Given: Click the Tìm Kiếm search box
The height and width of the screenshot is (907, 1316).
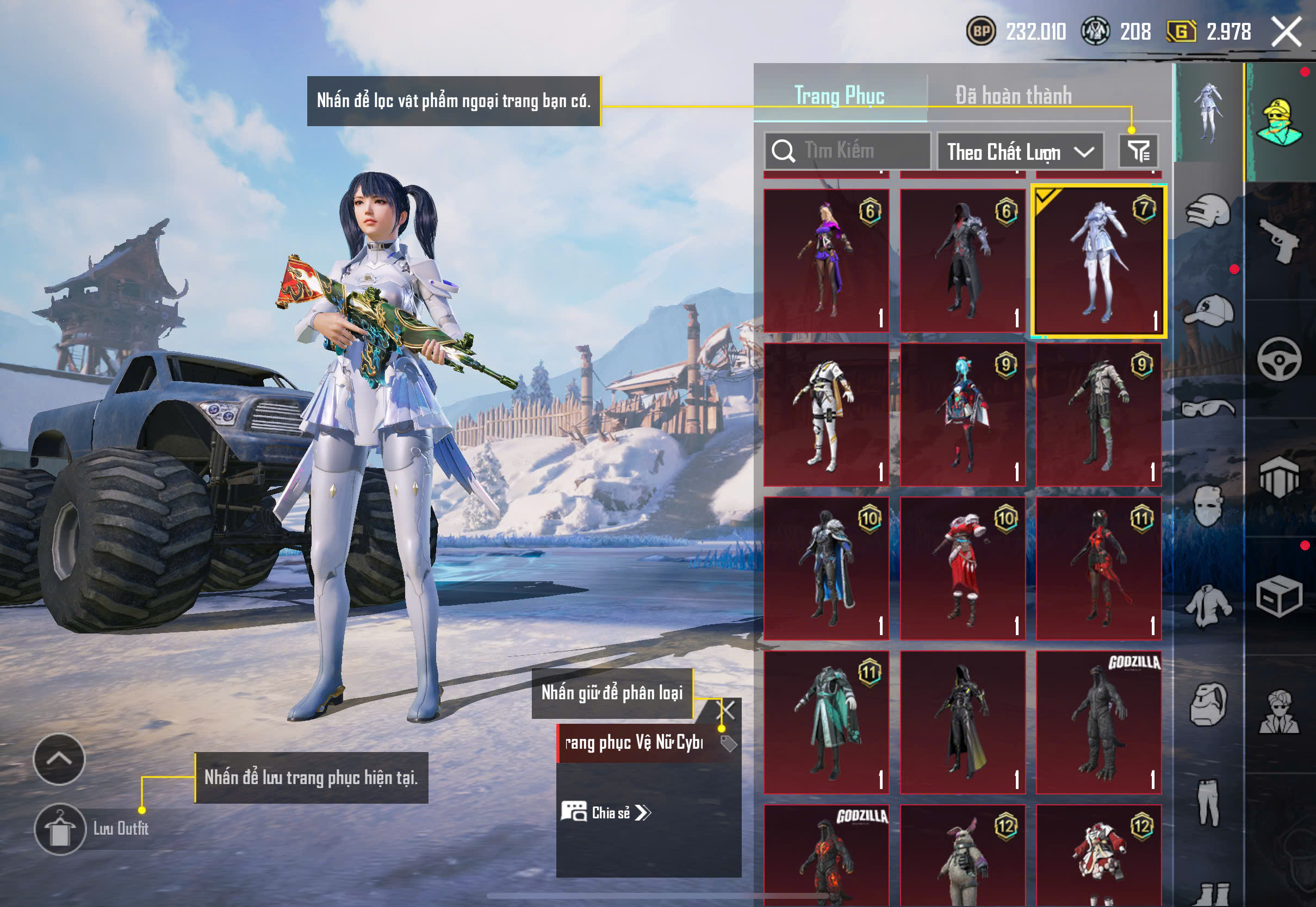Looking at the screenshot, I should 848,151.
